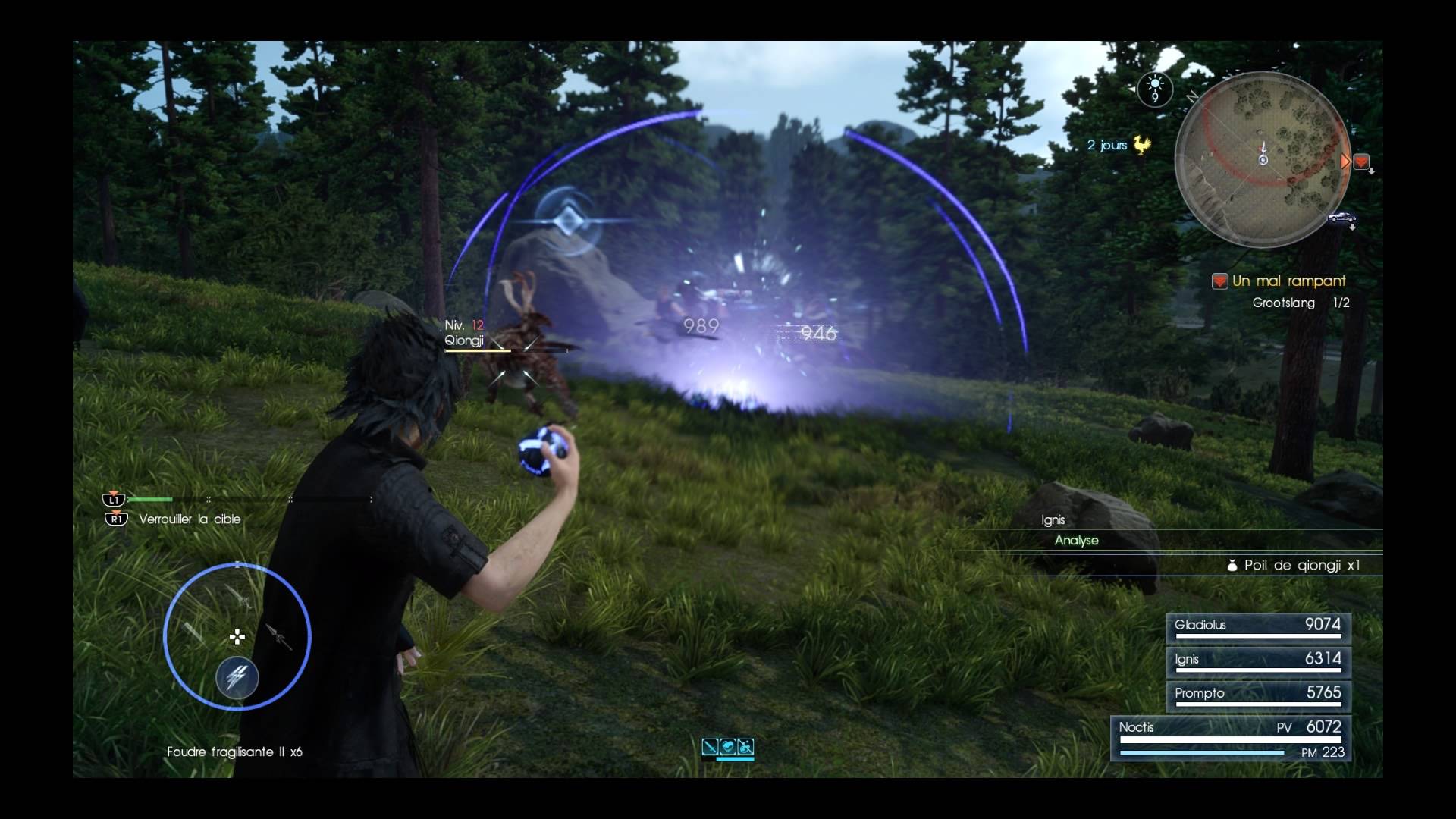Click the sword status buff icon
Image resolution: width=1456 pixels, height=819 pixels.
(x=710, y=747)
